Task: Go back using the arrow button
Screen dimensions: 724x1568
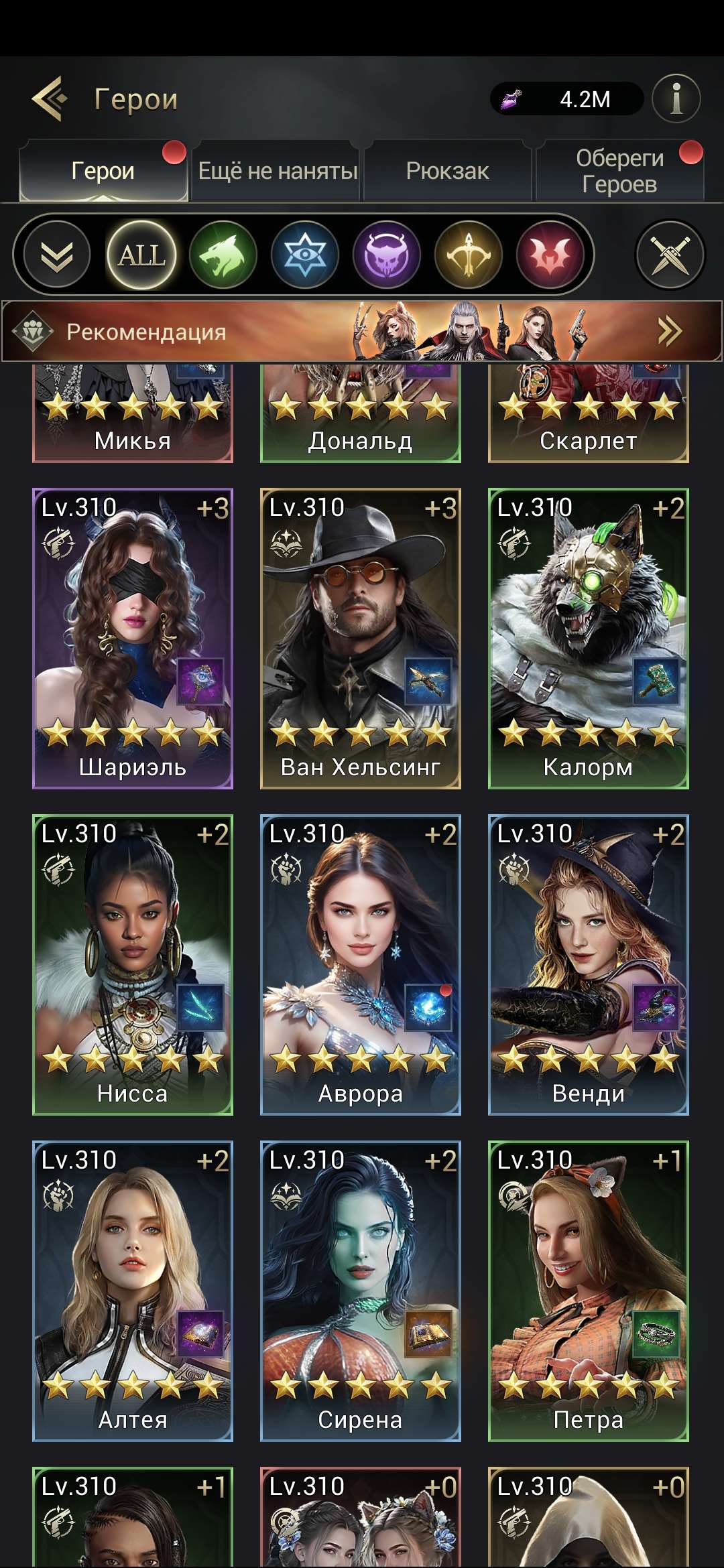Action: click(50, 99)
